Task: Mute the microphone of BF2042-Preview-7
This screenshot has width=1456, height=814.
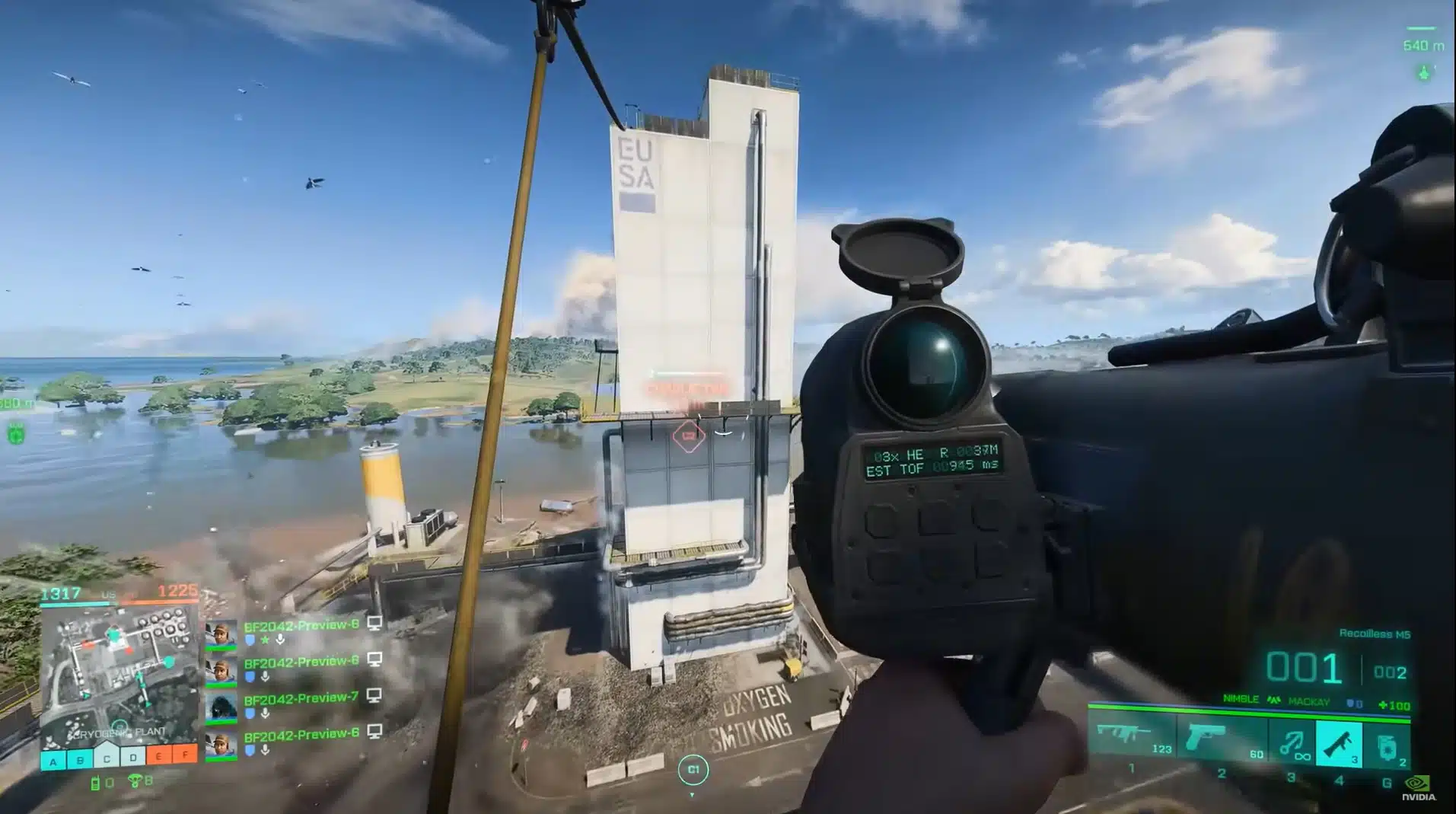Action: pos(266,713)
